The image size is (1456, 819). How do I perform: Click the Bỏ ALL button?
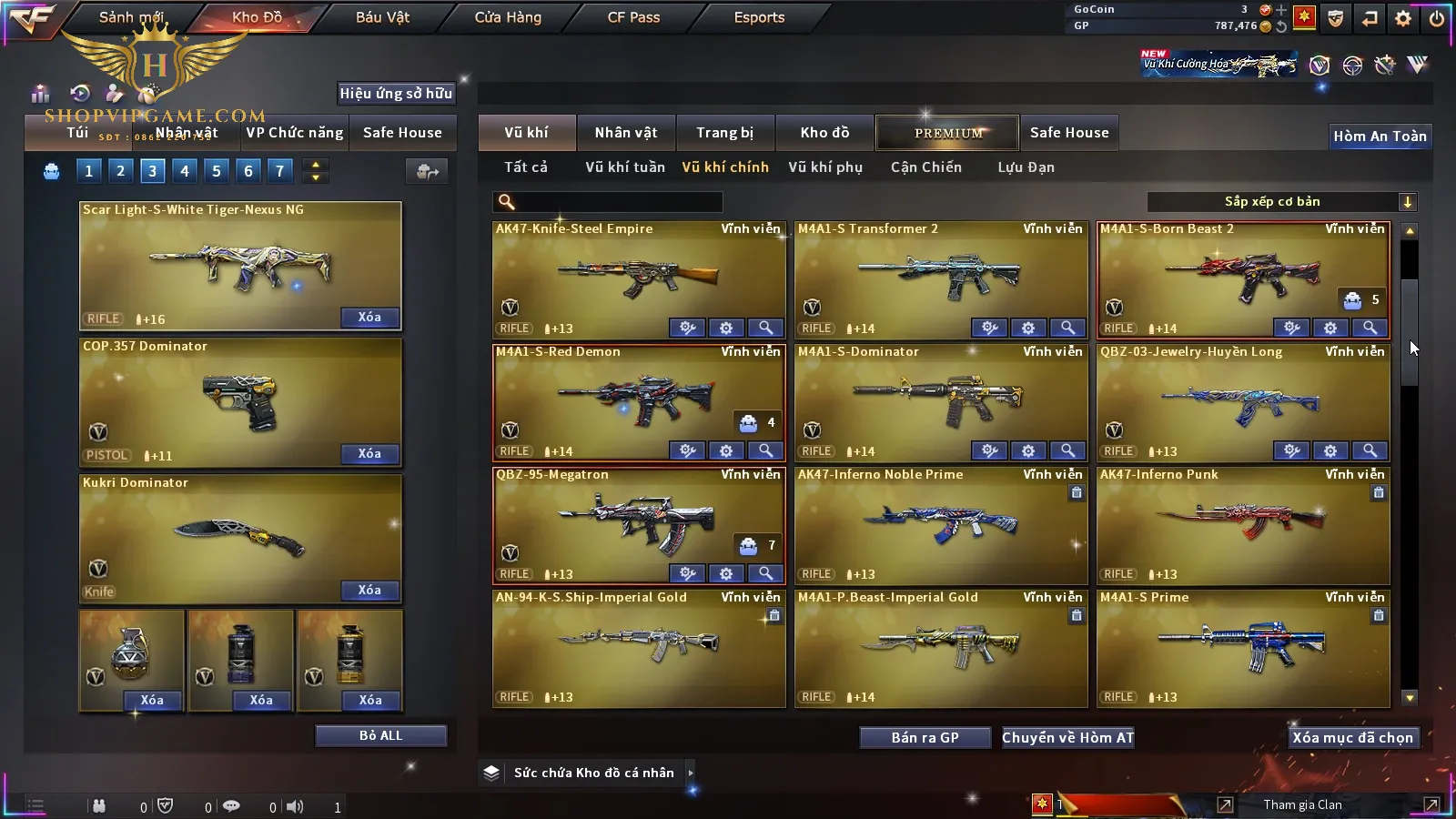pos(380,735)
